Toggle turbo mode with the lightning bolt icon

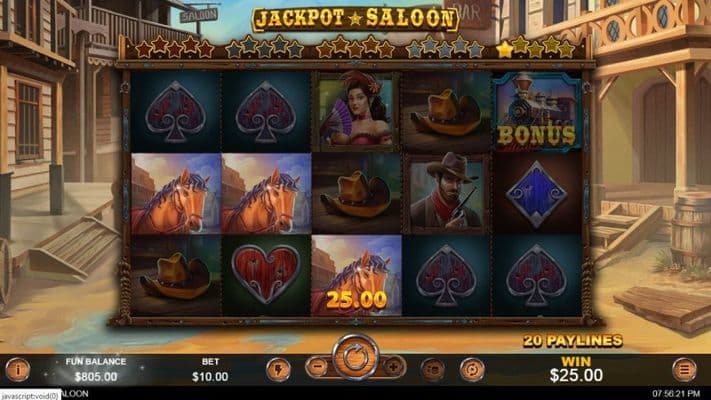(x=278, y=369)
